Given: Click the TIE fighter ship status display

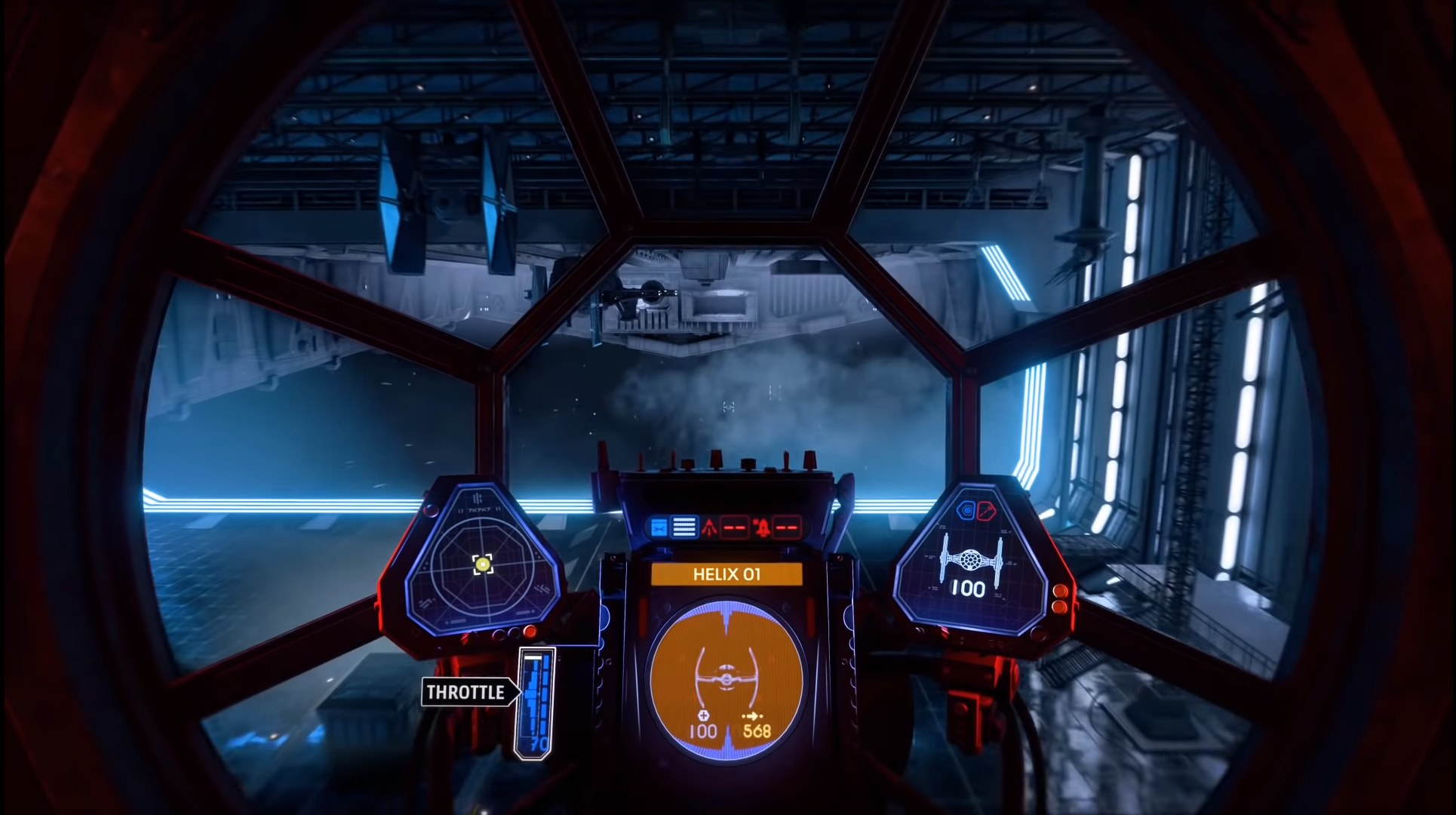Looking at the screenshot, I should [x=969, y=567].
